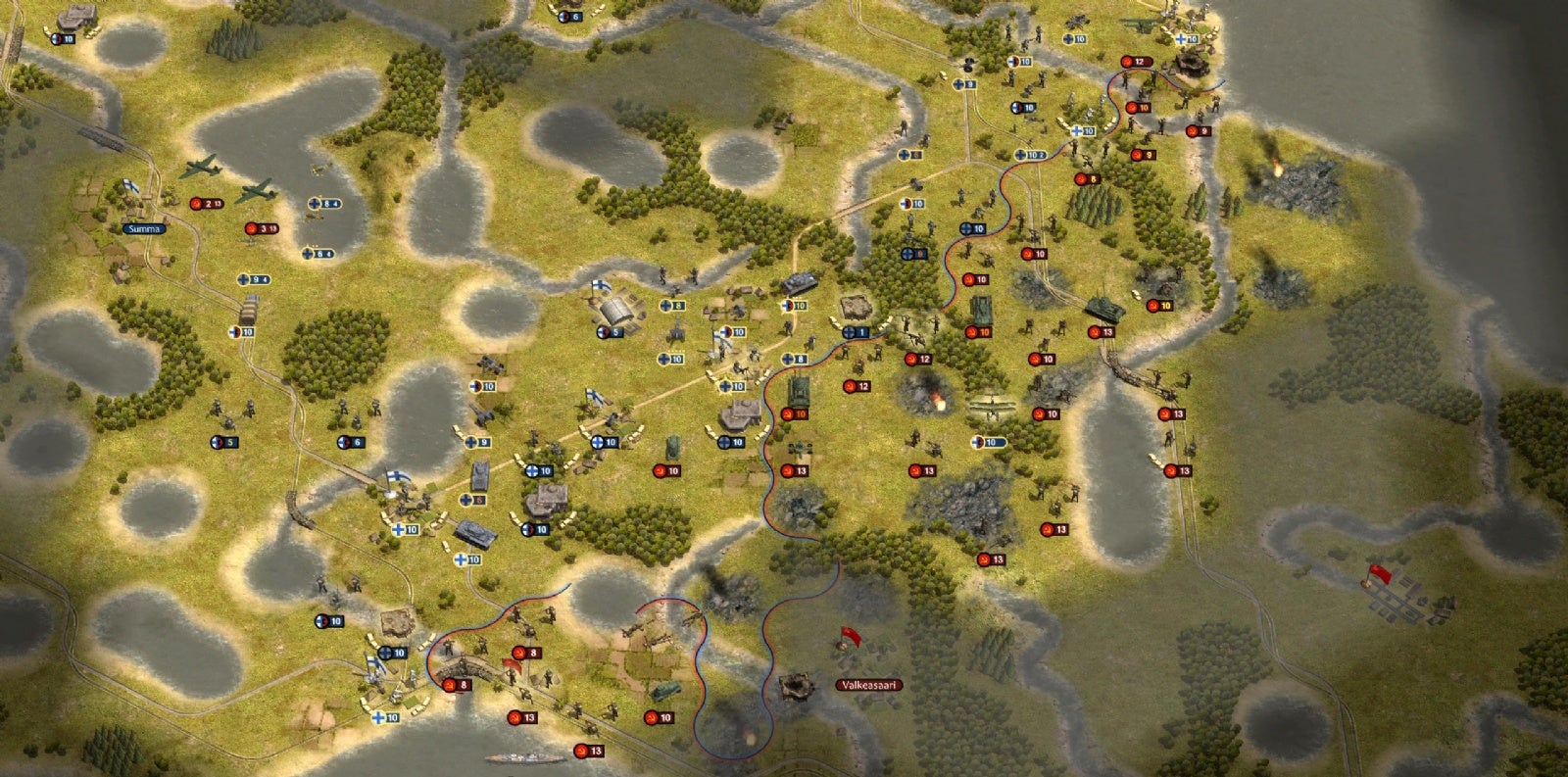Screen dimensions: 1568x777
Task: Select the Soviet bomber with badge 3
Action: 257,190
